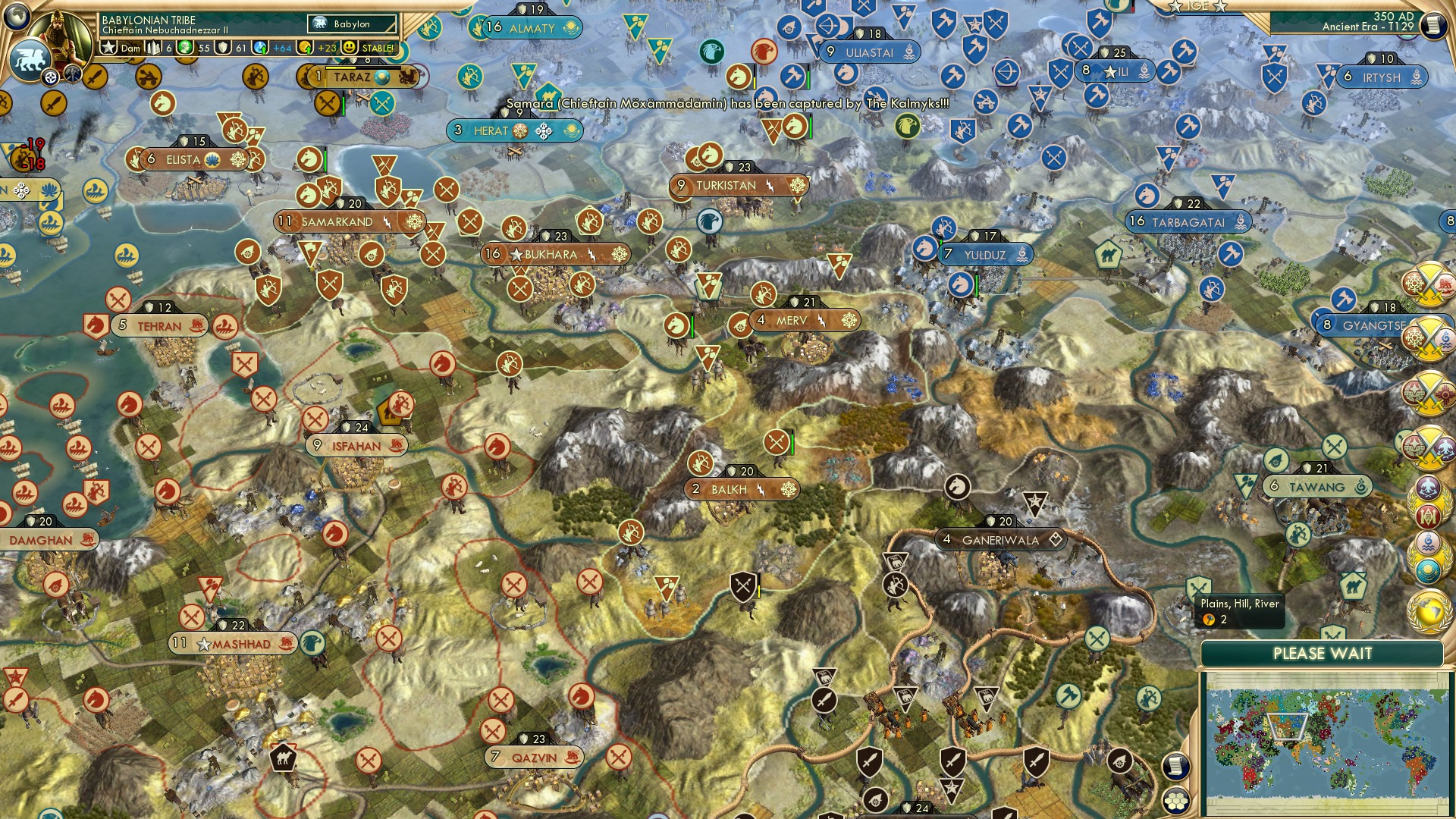1456x819 pixels.
Task: Click the gold coin counter icon
Action: [x=305, y=48]
